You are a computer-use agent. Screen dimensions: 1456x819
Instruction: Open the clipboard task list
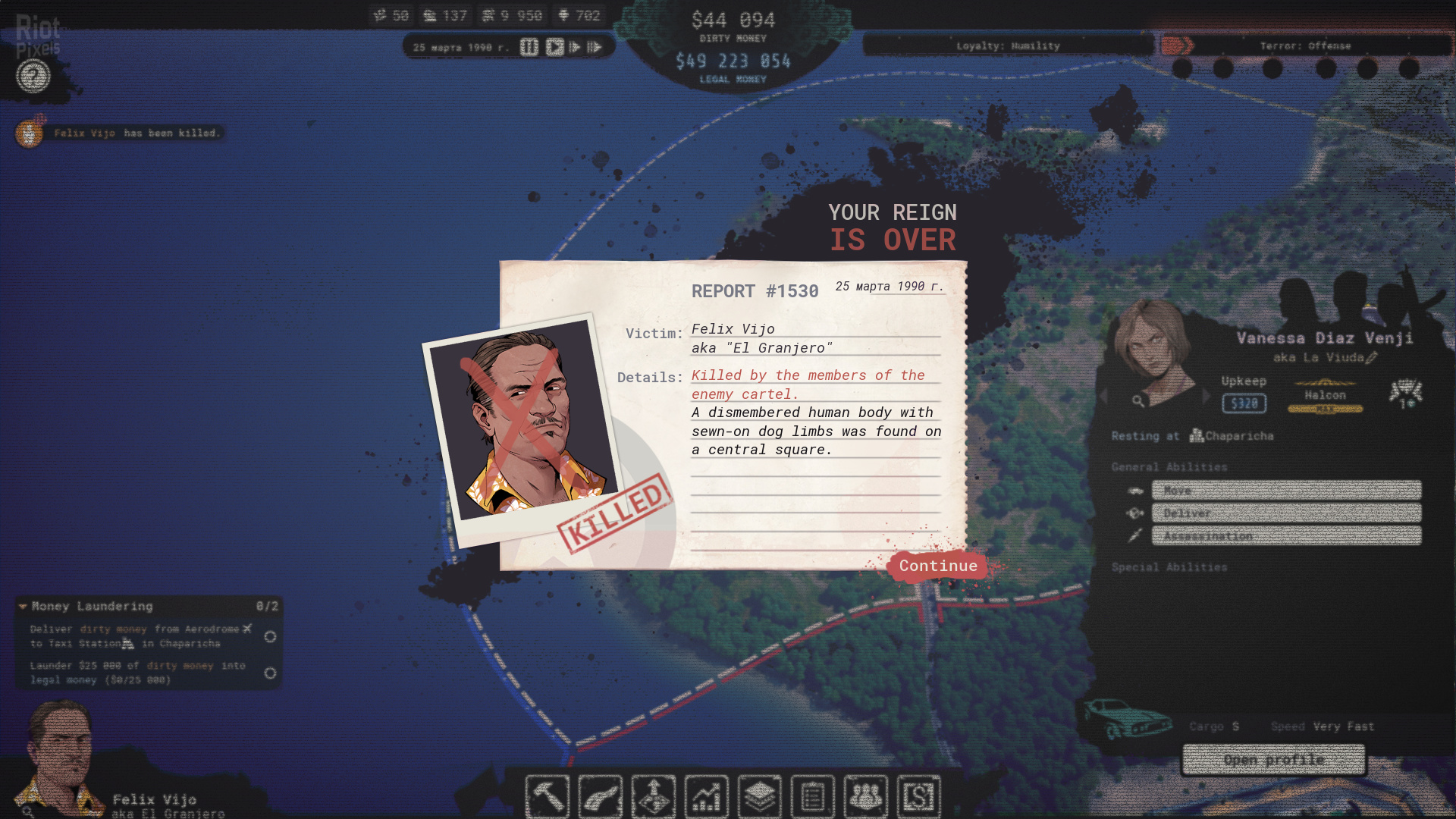812,796
